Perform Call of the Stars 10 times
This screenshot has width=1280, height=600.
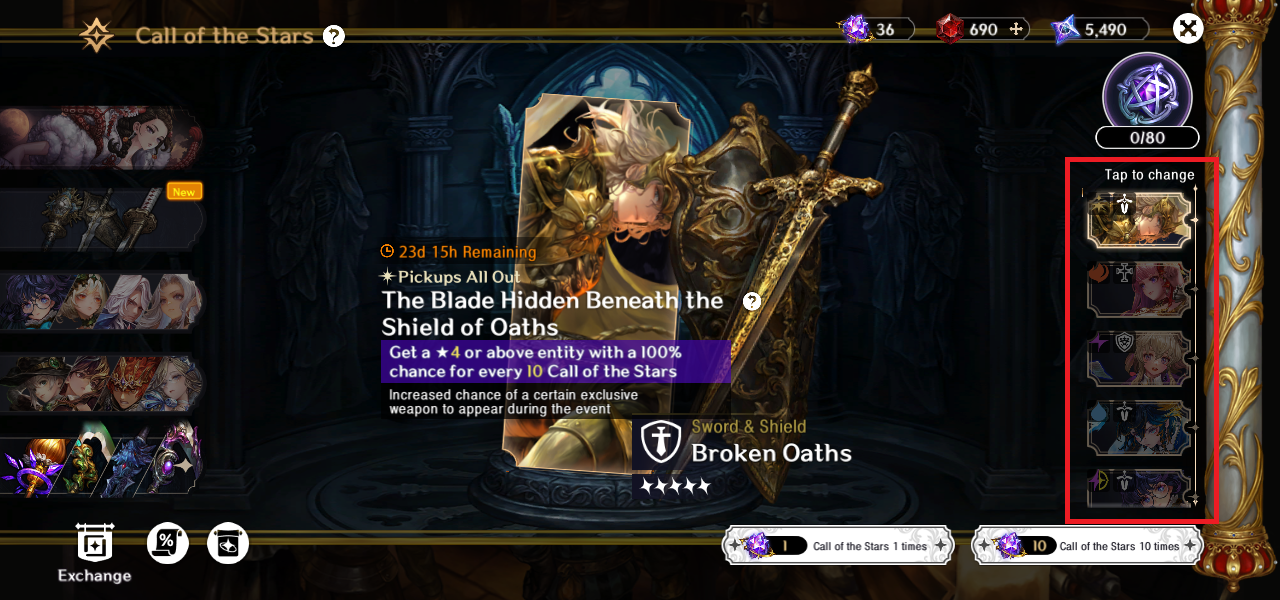point(1089,546)
